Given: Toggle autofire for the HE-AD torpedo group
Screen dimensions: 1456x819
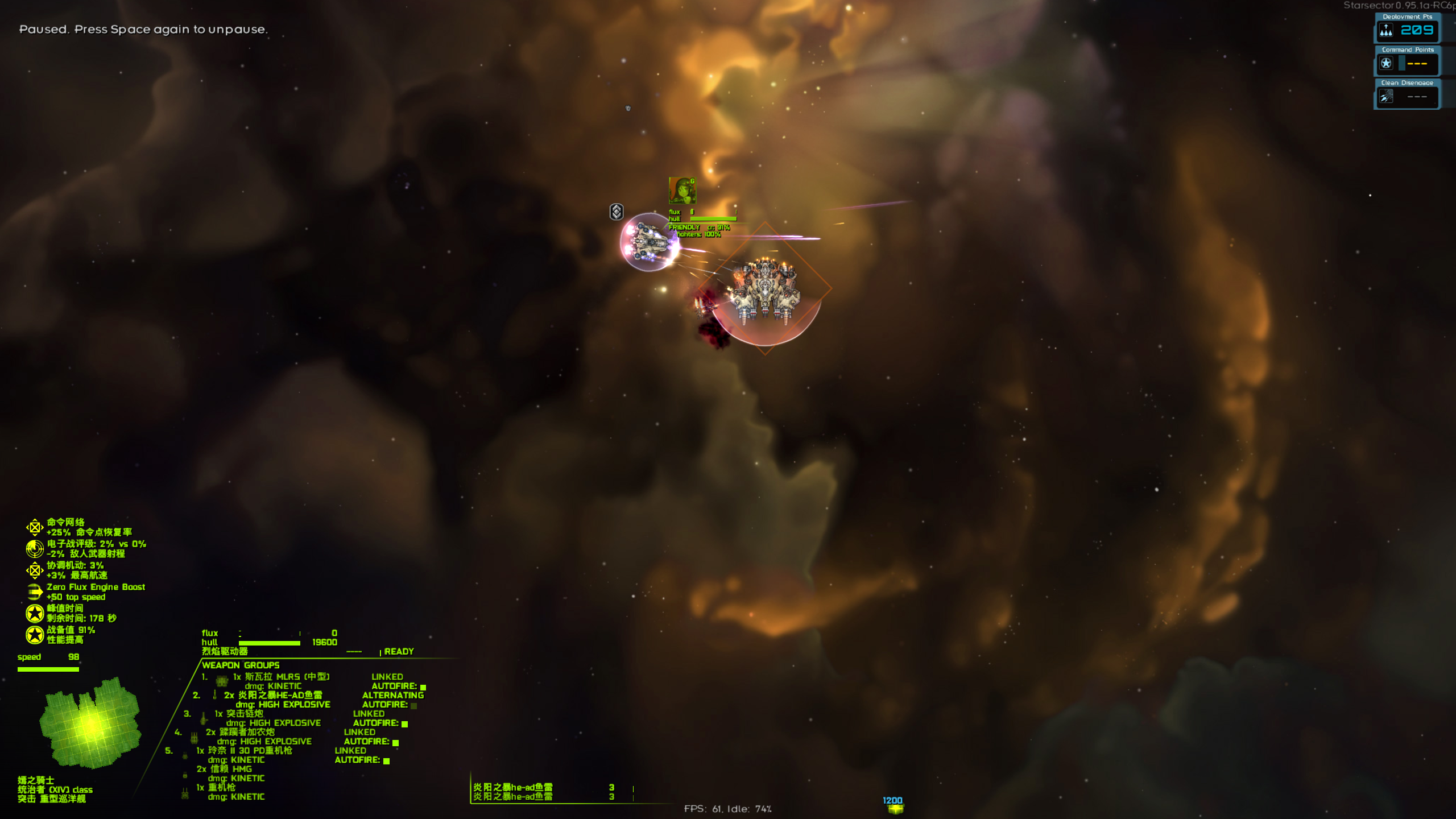Looking at the screenshot, I should click(414, 705).
